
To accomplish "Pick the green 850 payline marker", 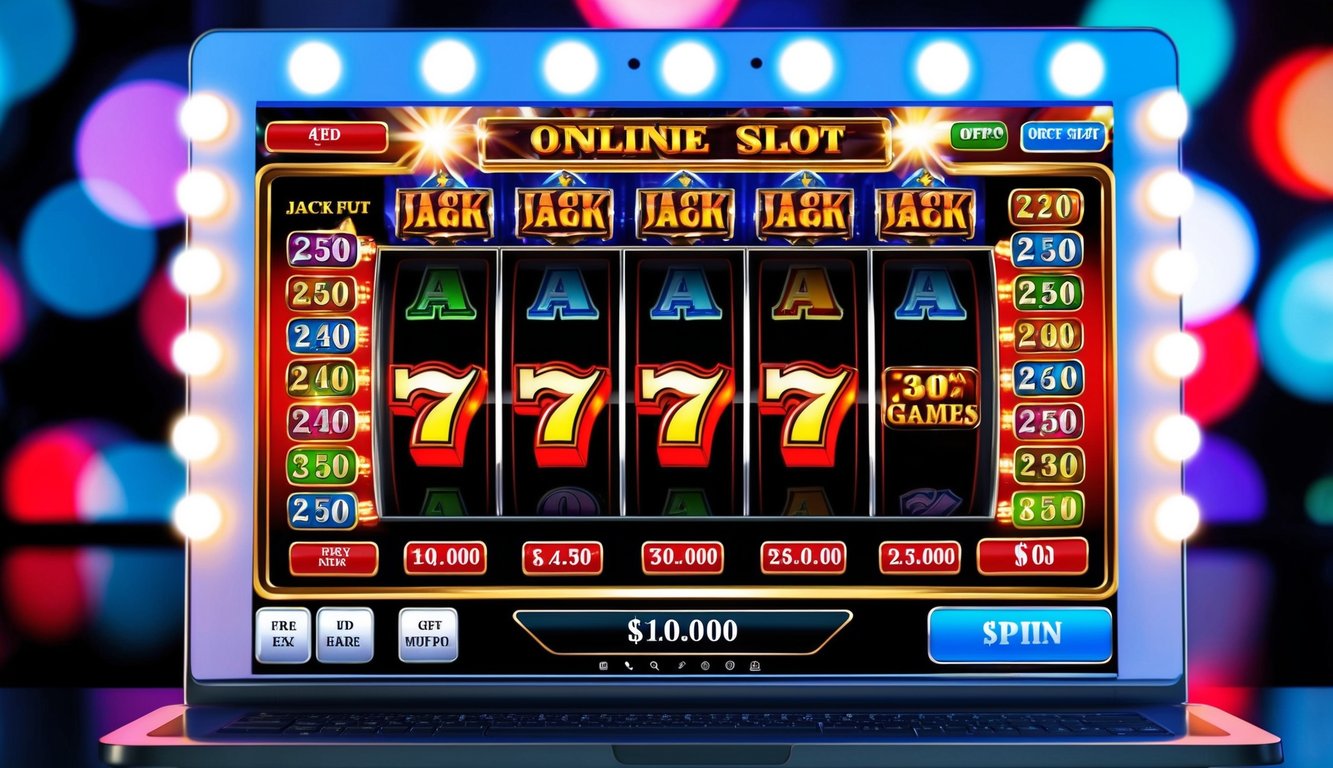I will [x=1047, y=508].
